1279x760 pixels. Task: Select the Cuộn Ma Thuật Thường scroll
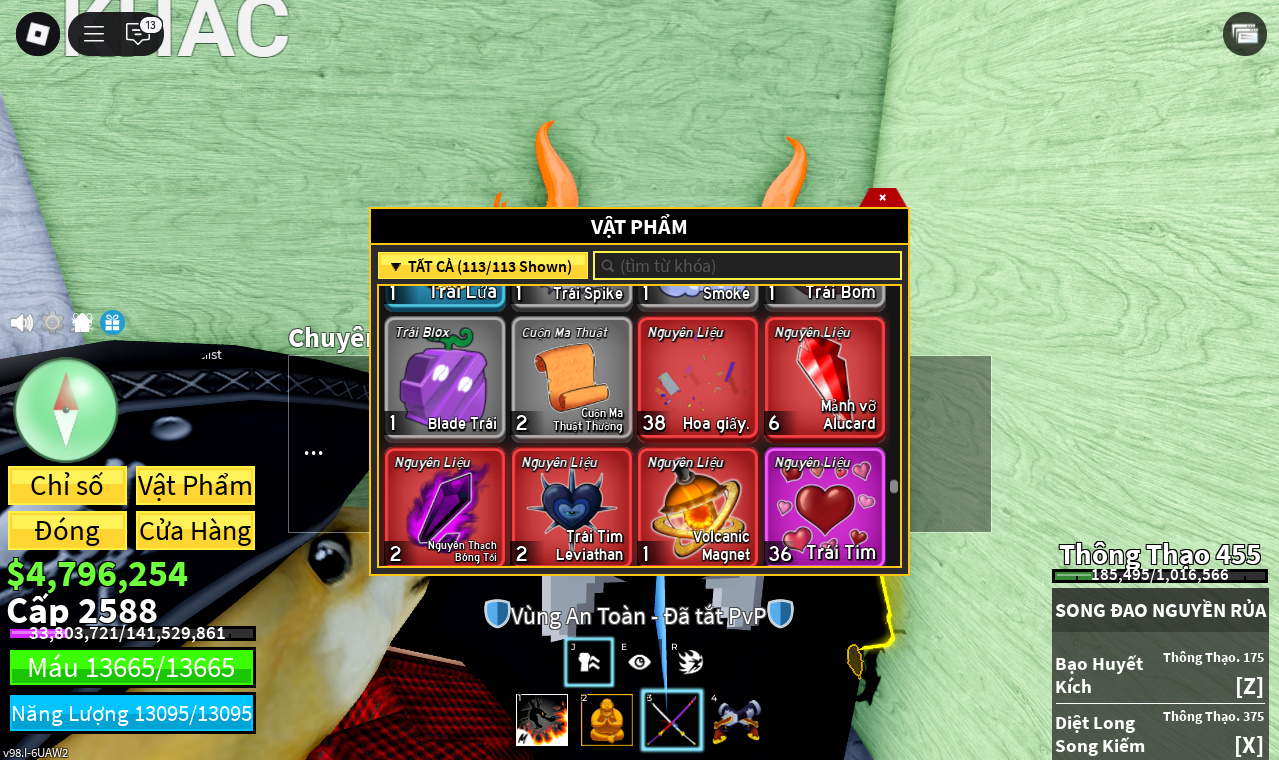pos(572,379)
